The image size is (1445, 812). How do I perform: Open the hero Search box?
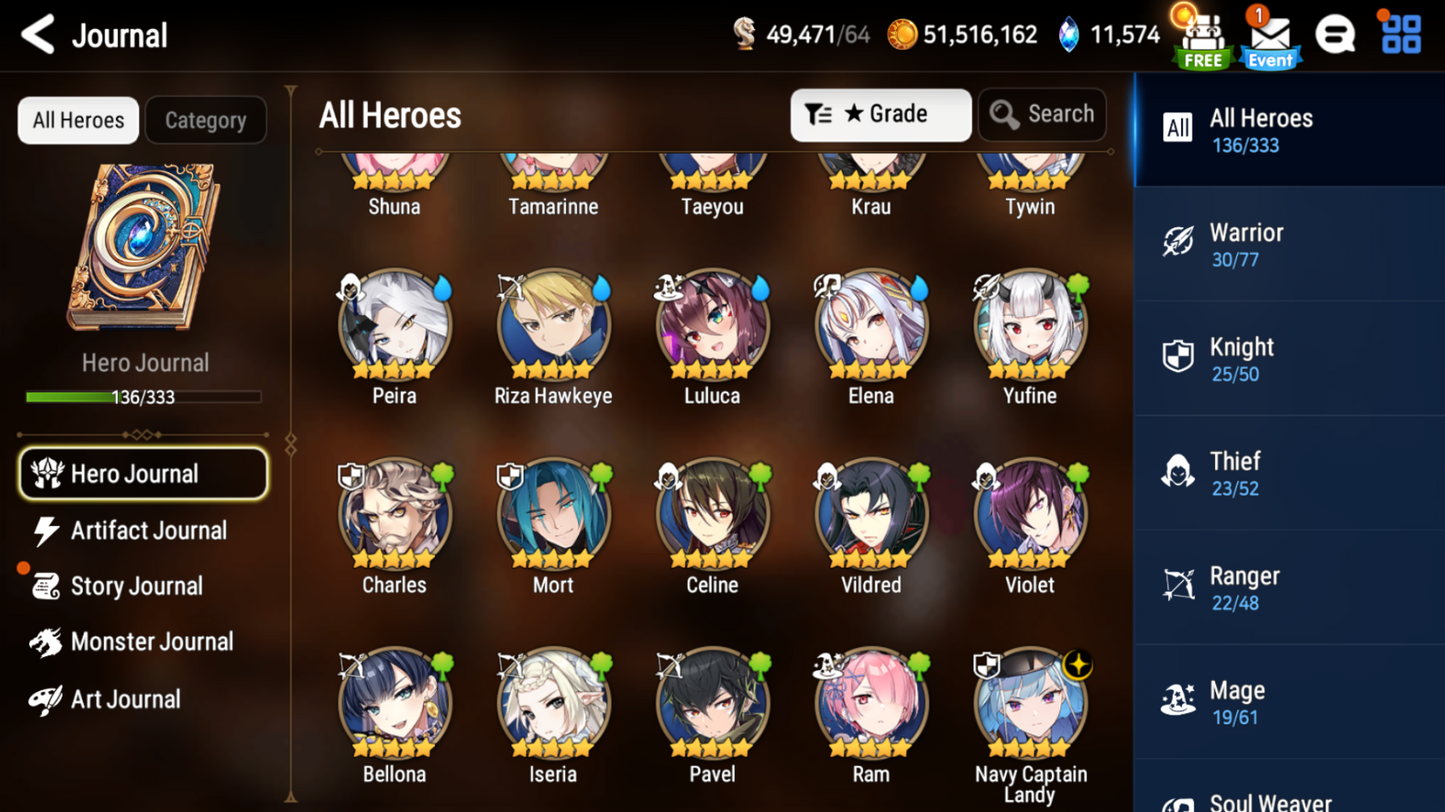[1042, 115]
